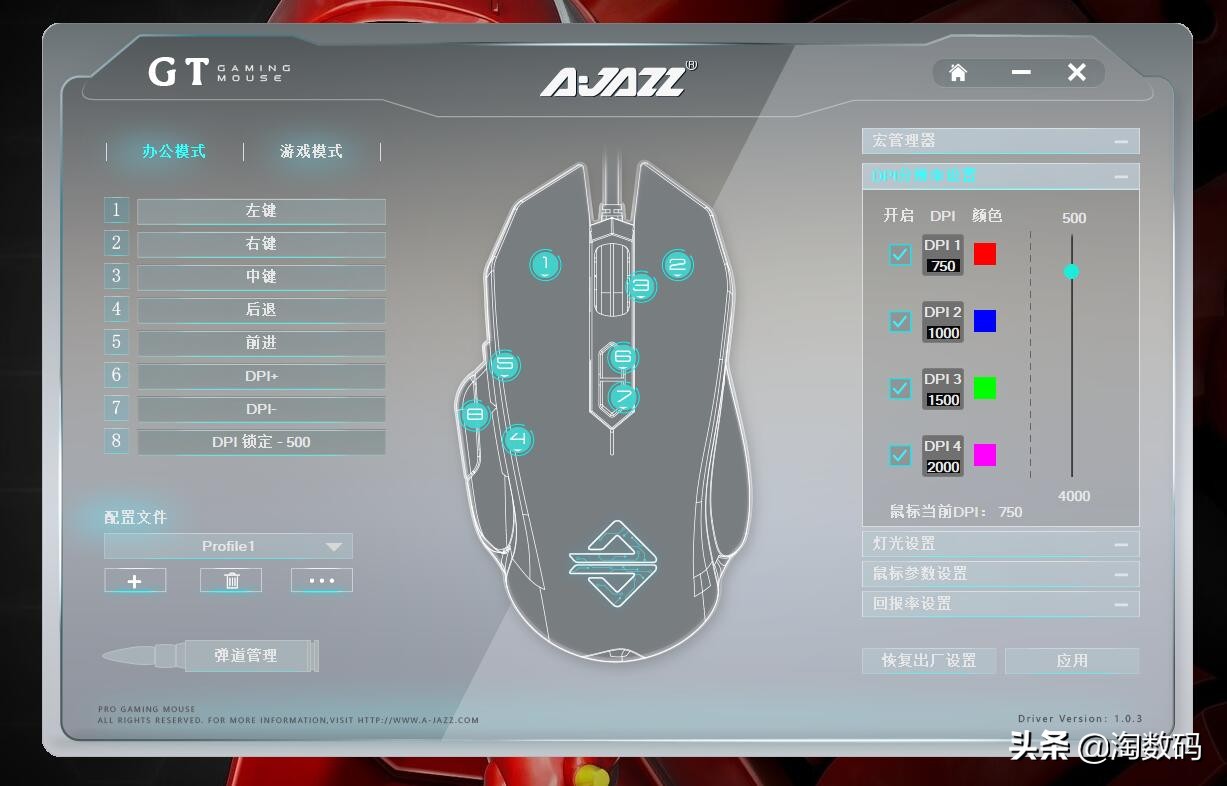This screenshot has width=1227, height=786.
Task: Apply settings with the 应用 button
Action: pos(1072,661)
